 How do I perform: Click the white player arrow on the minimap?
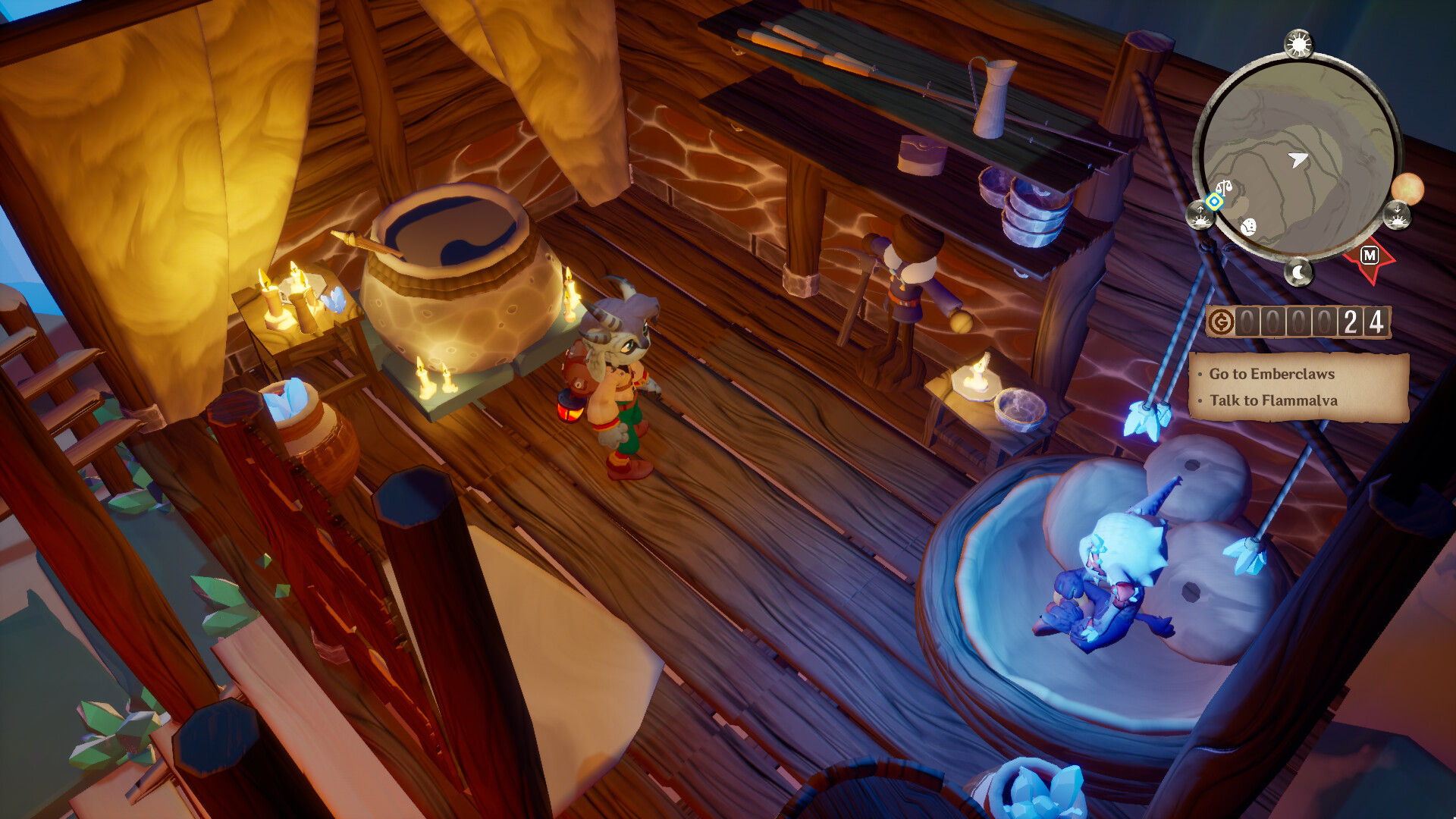[1298, 158]
